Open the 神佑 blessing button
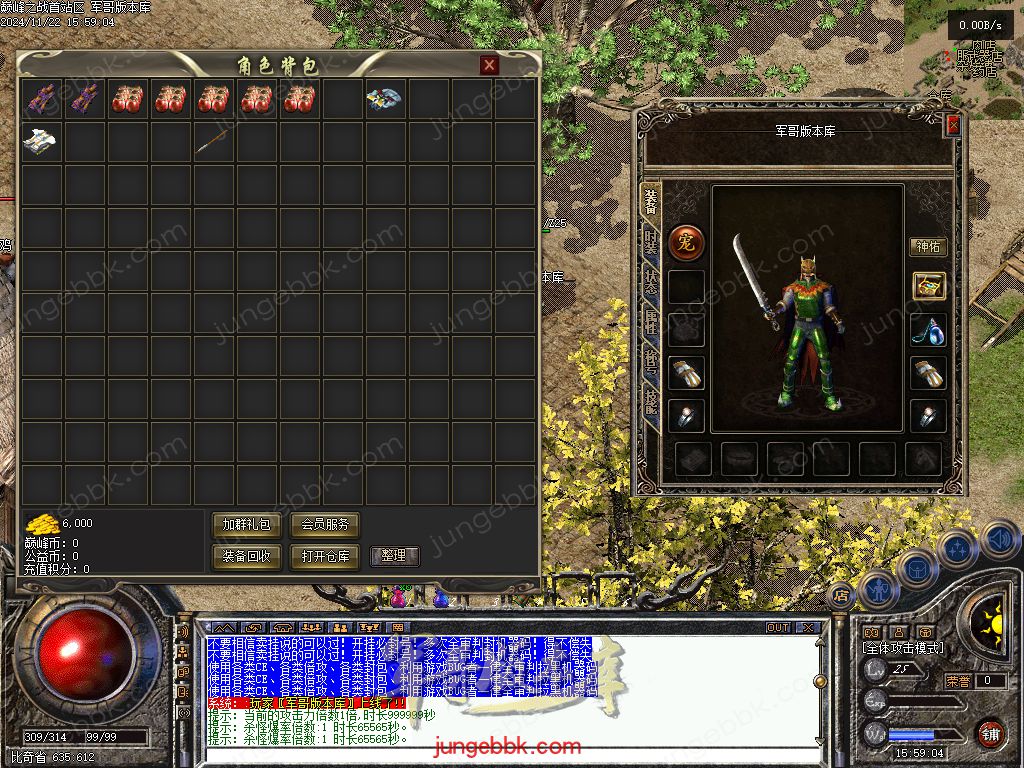This screenshot has width=1024, height=768. click(x=927, y=246)
